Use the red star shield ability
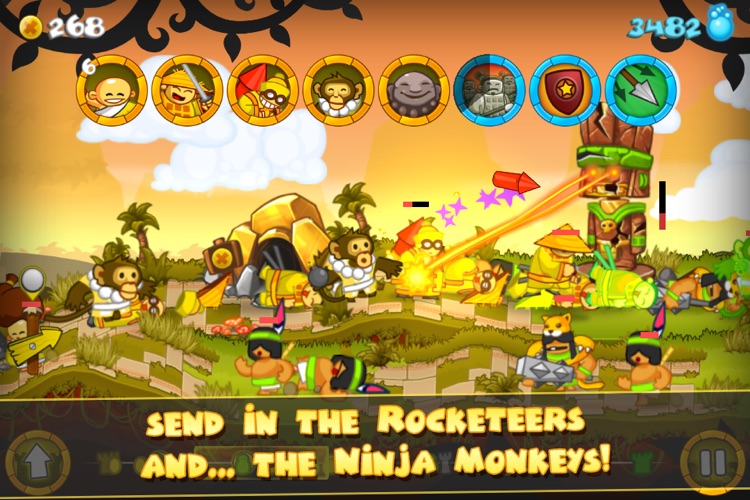750x500 pixels. [x=565, y=90]
